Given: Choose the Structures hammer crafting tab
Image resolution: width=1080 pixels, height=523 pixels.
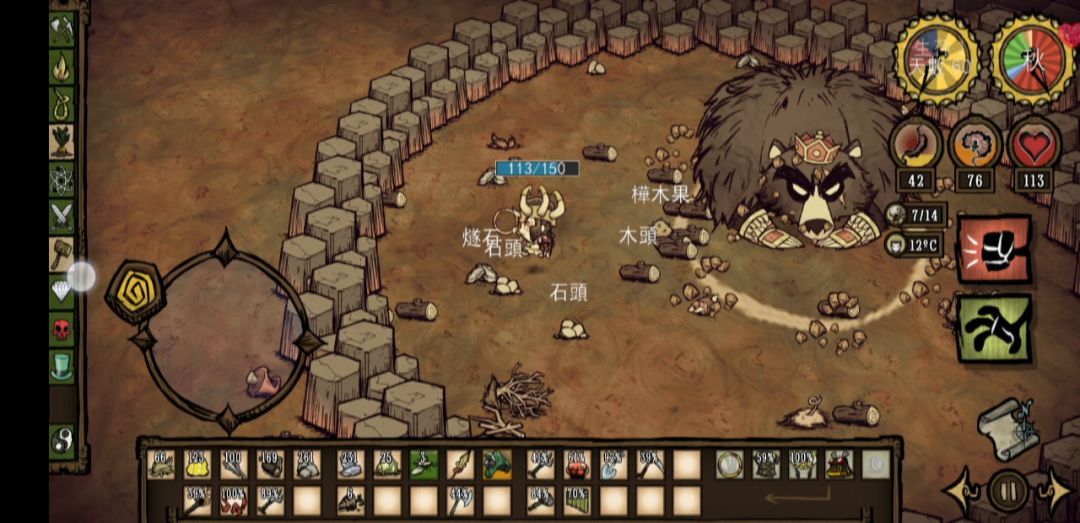Looking at the screenshot, I should point(62,253).
